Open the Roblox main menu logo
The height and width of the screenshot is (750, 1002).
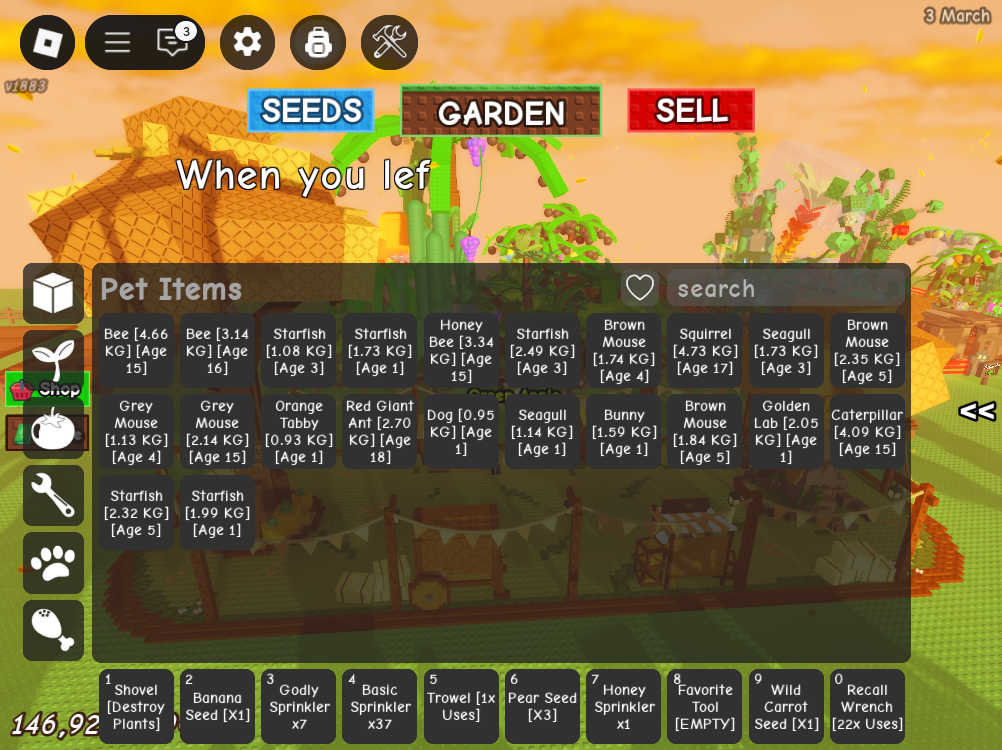click(x=47, y=42)
